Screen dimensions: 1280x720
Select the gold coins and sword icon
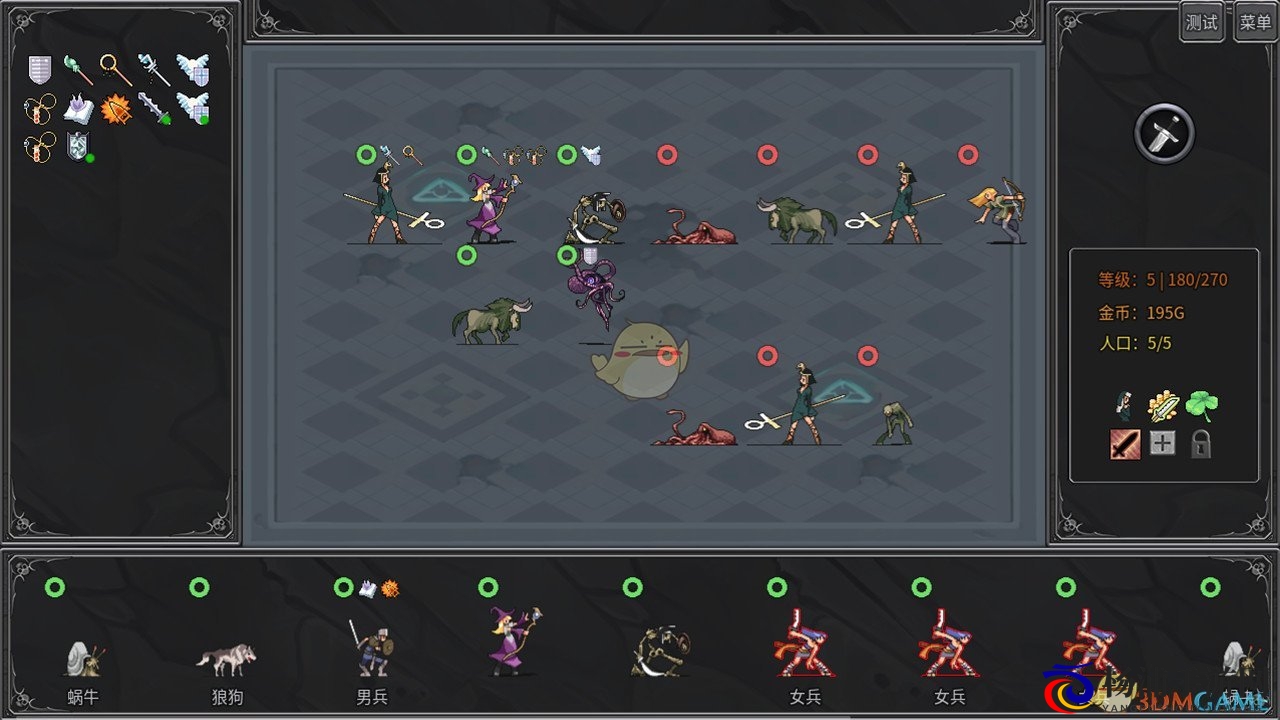(x=1163, y=405)
